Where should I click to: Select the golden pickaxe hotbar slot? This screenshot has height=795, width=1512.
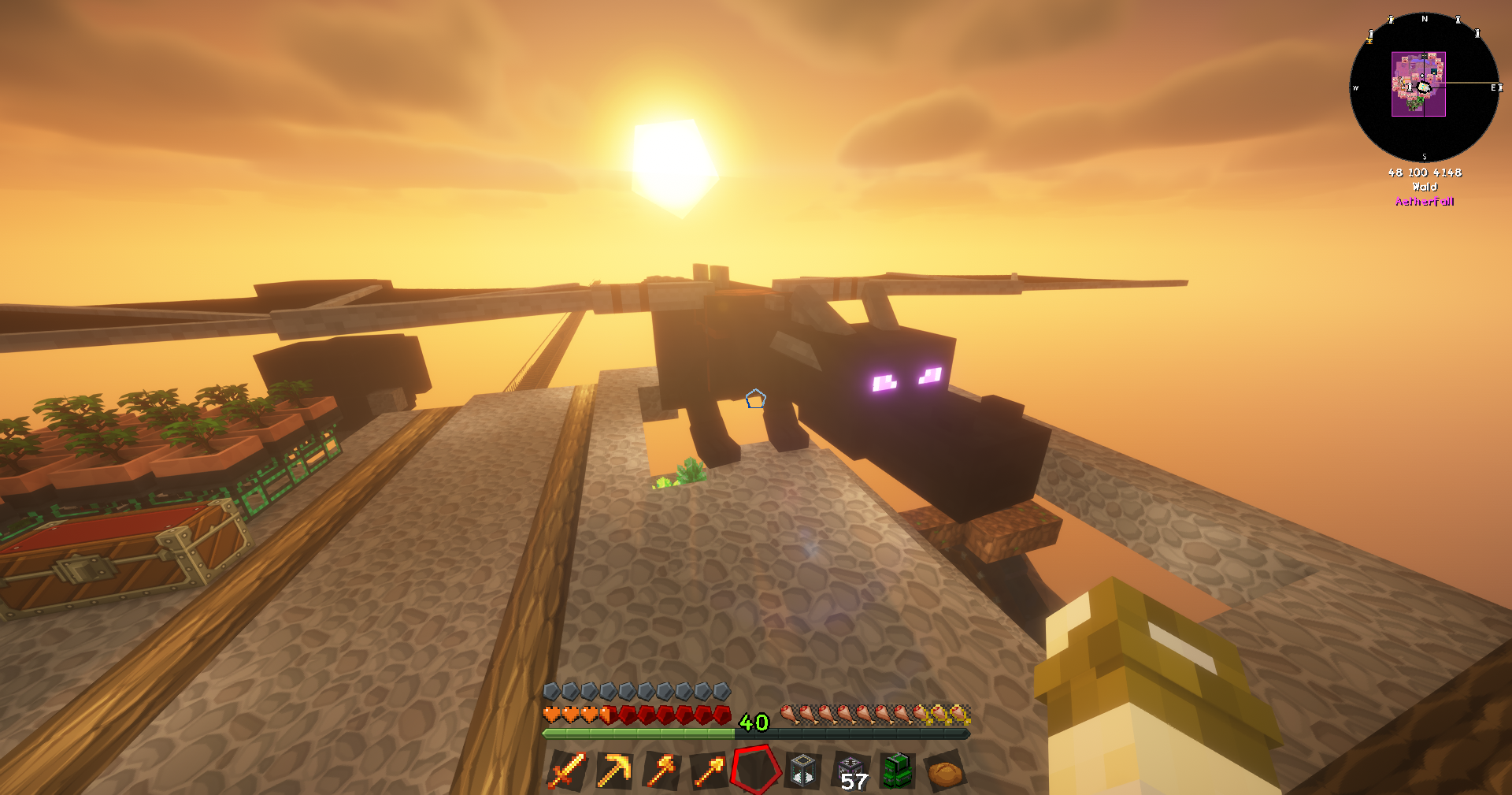[614, 770]
